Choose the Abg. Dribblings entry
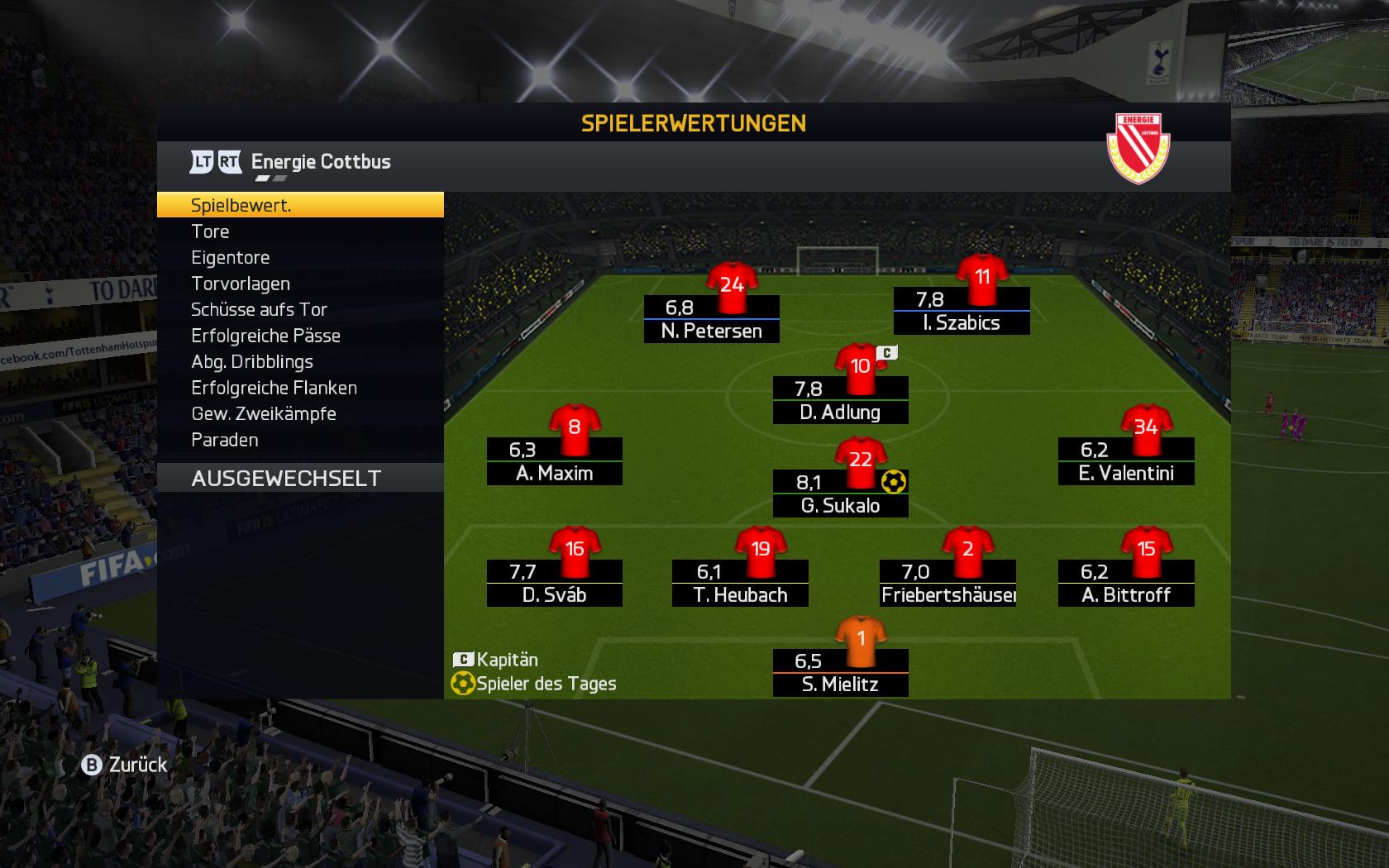 pyautogui.click(x=299, y=361)
